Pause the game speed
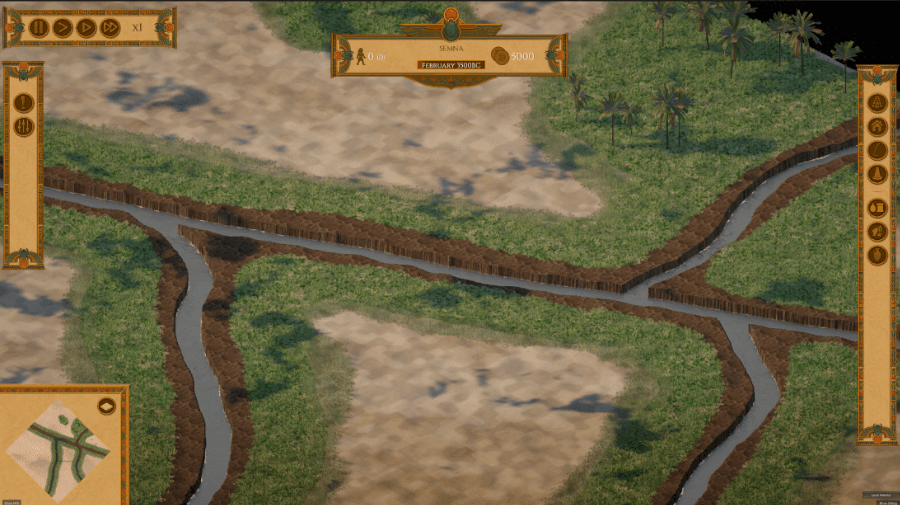900x505 pixels. pos(38,28)
